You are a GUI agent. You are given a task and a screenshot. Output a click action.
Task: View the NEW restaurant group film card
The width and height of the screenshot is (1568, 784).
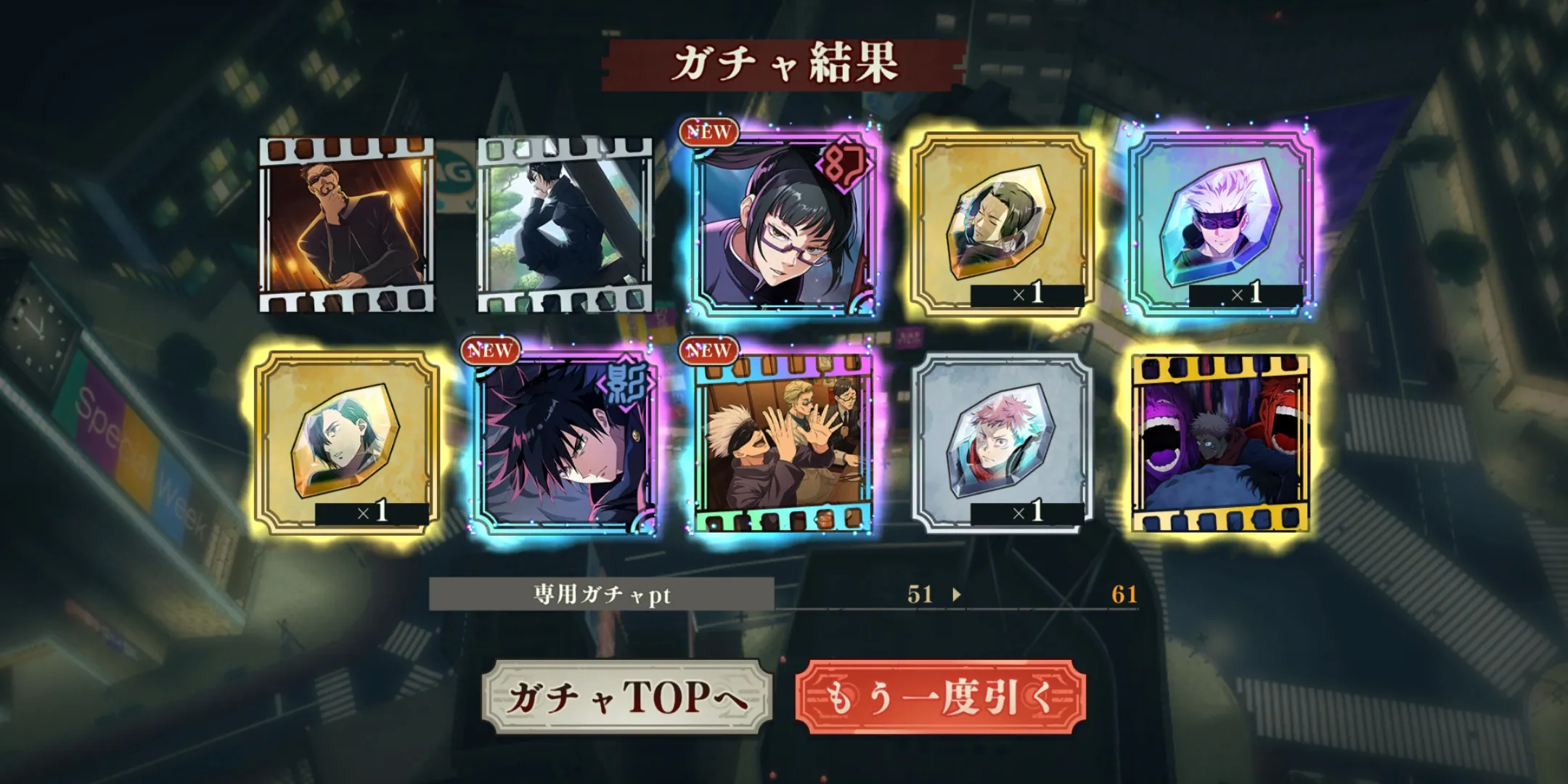click(783, 443)
